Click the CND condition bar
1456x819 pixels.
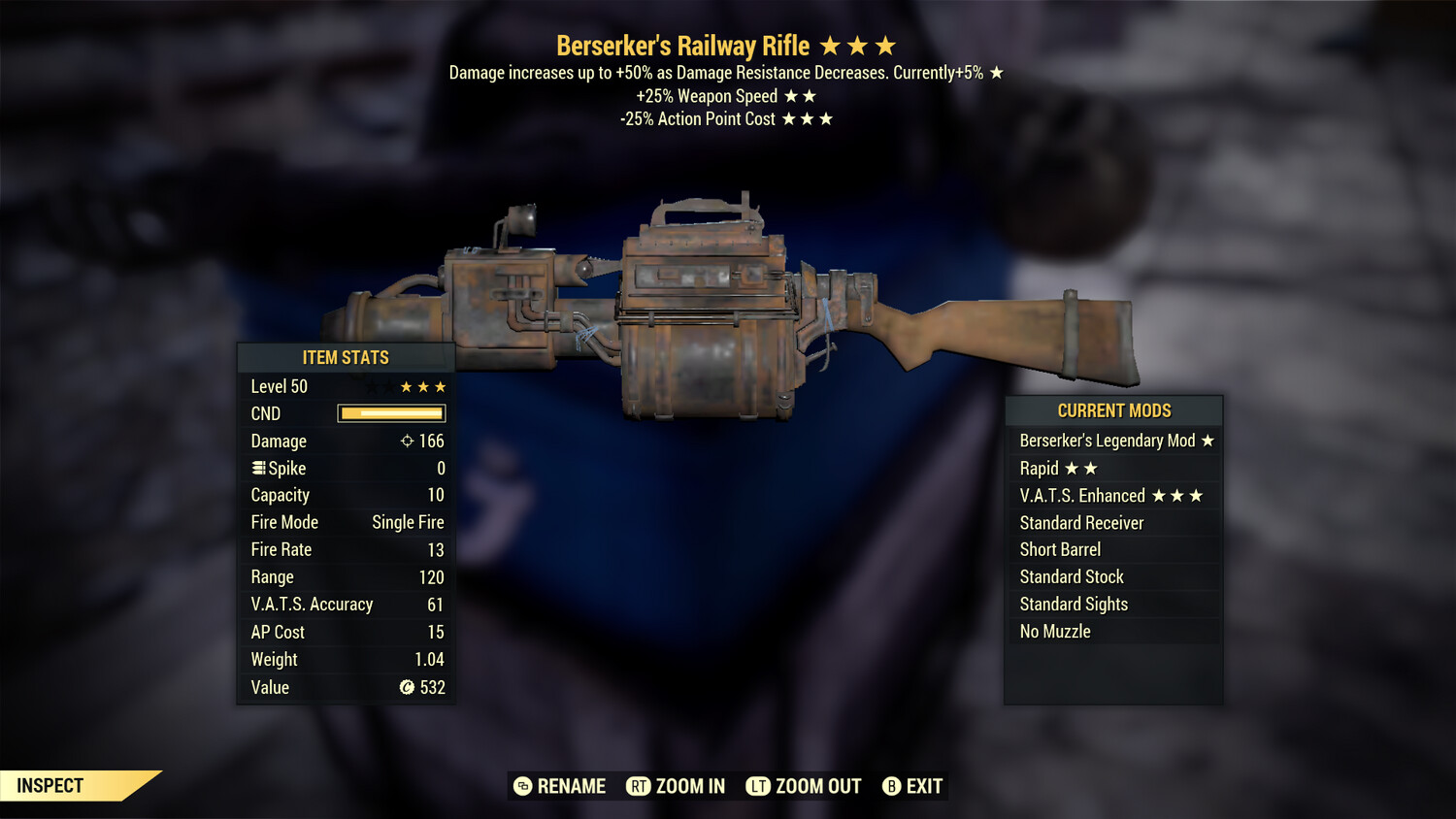[390, 413]
